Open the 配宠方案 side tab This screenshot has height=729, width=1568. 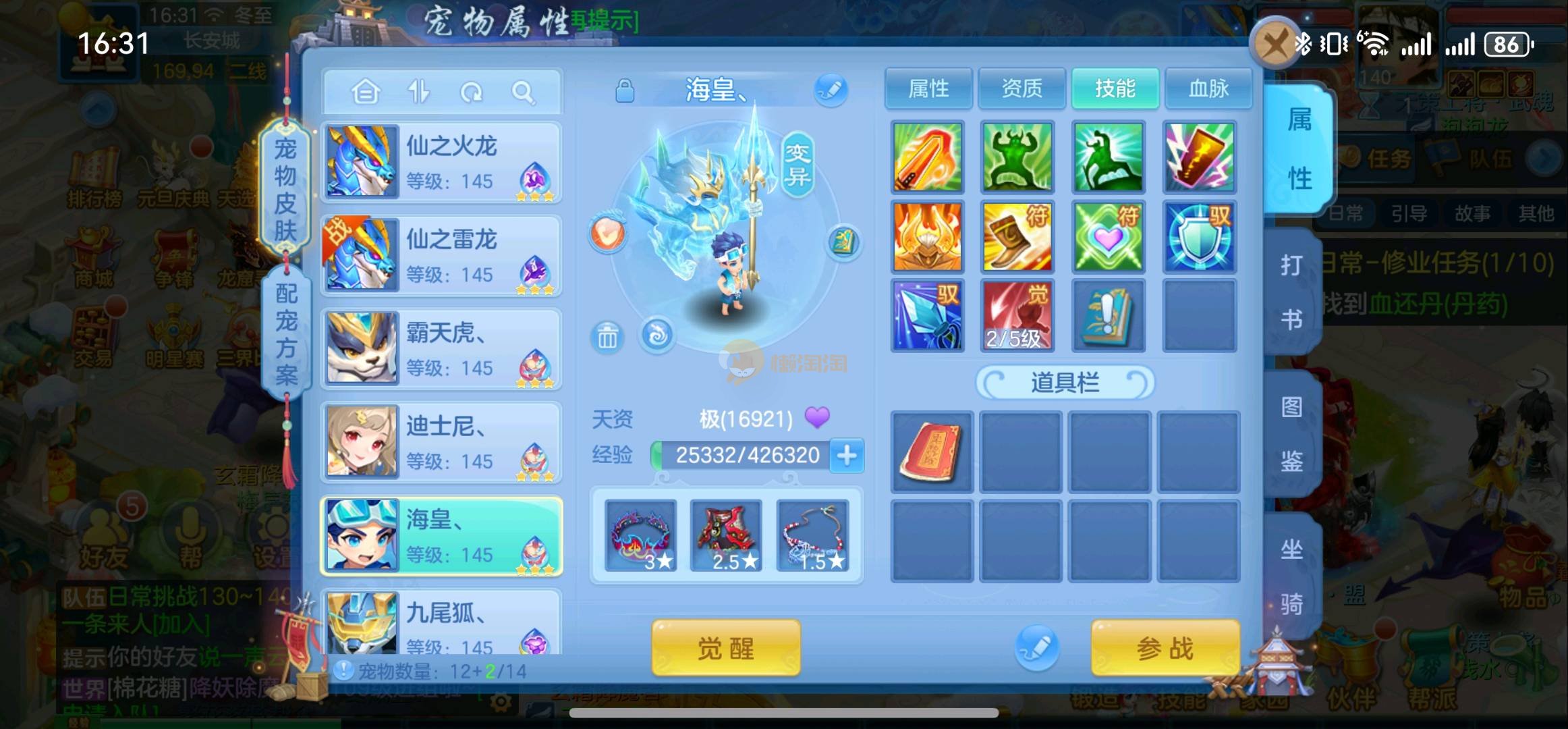[286, 334]
